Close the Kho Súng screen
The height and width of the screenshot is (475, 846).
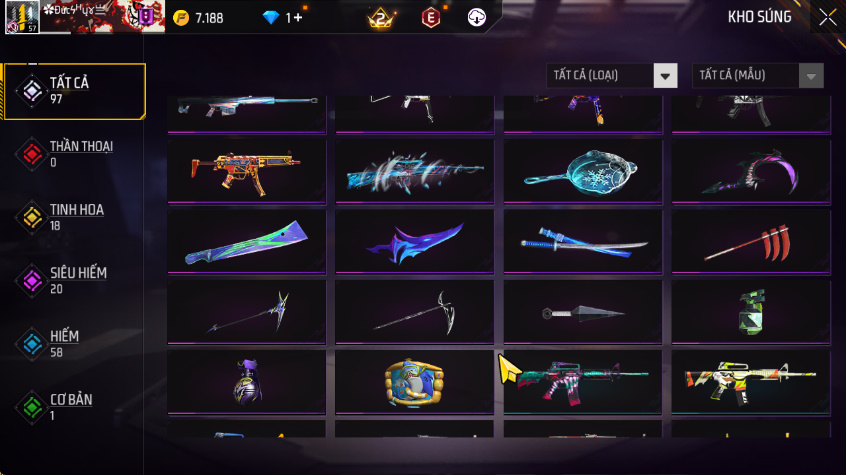click(828, 17)
